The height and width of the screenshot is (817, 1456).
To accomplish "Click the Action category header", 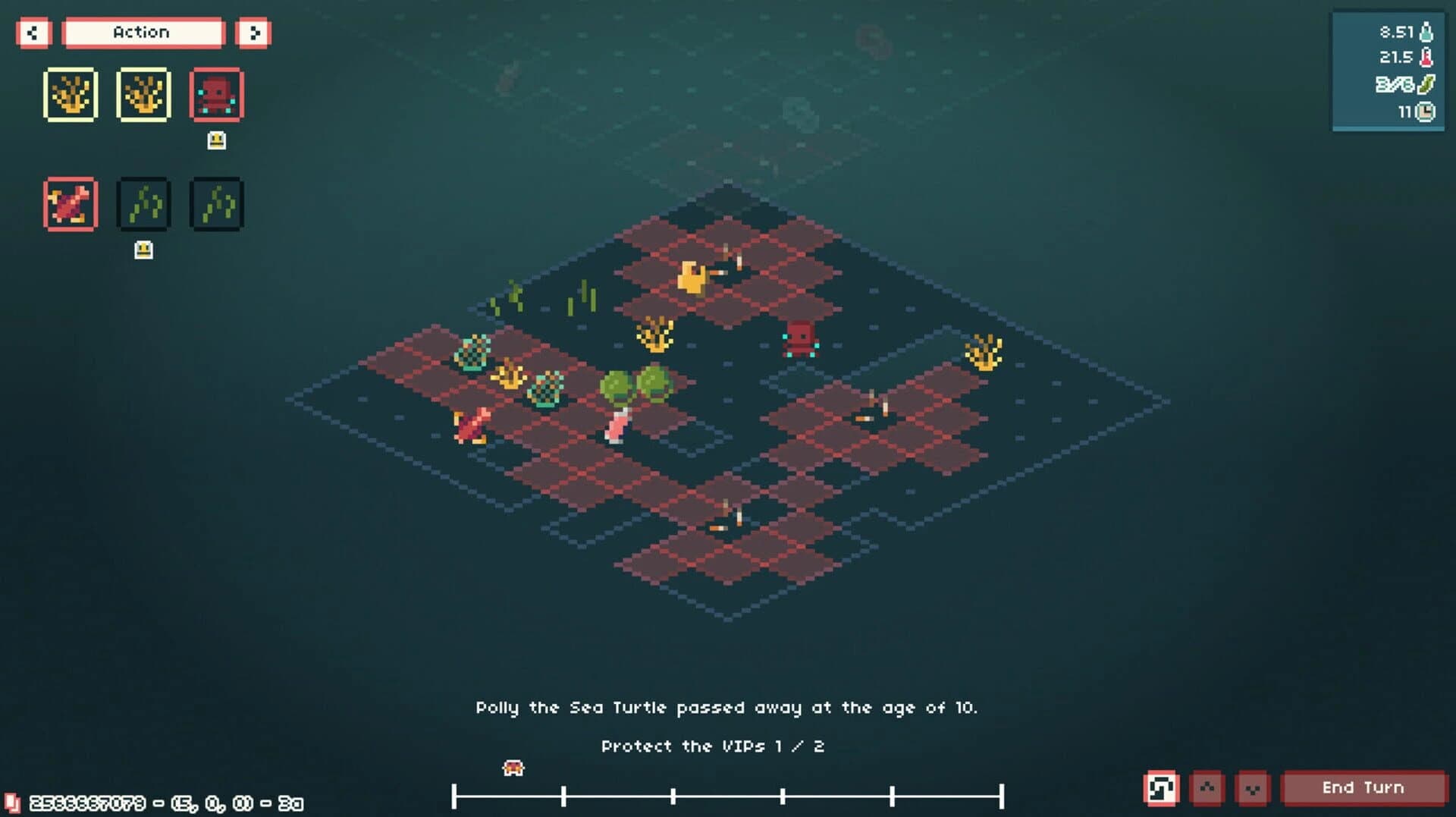I will click(143, 32).
